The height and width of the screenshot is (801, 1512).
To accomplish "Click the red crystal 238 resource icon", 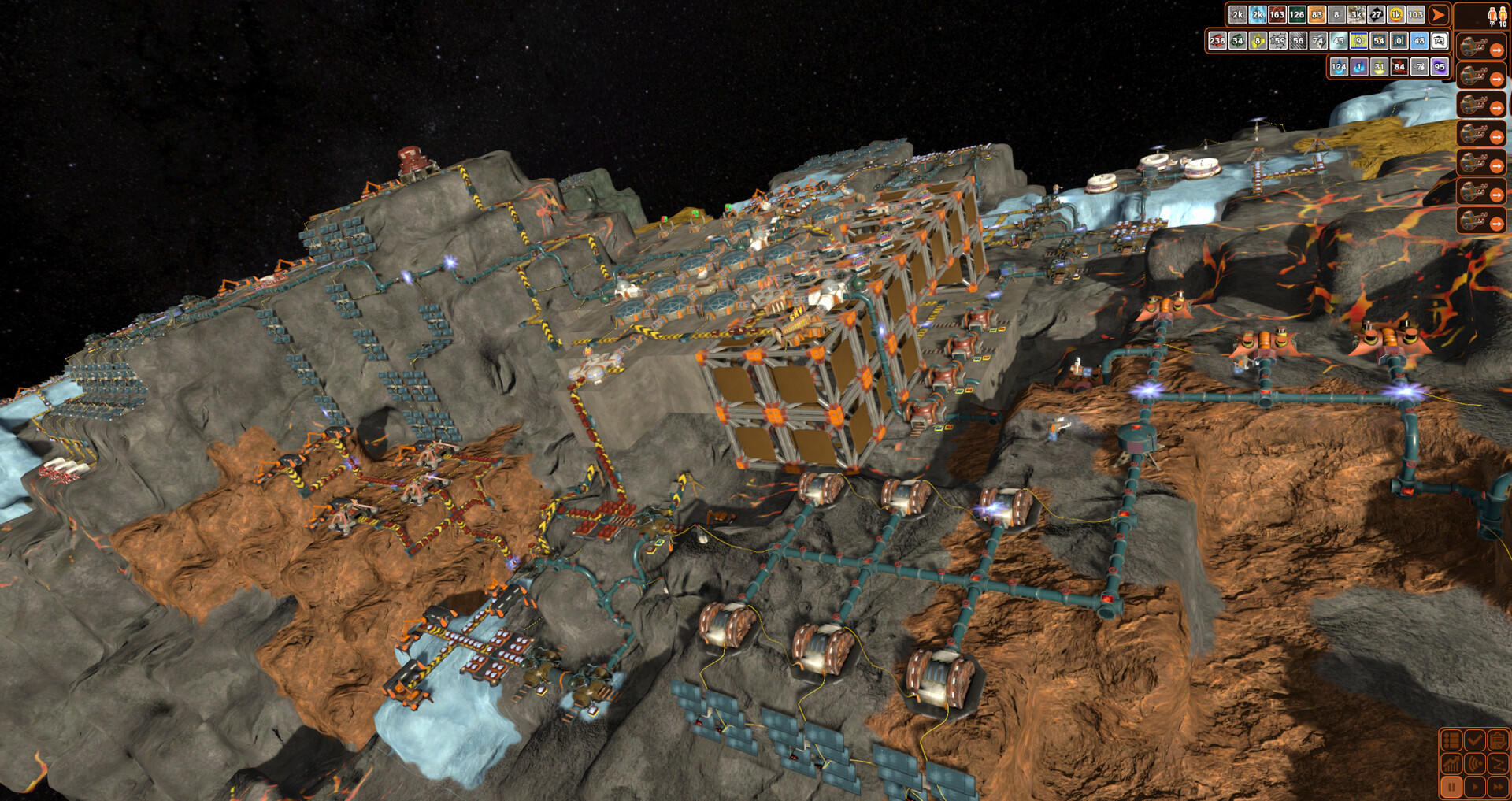I will pyautogui.click(x=1217, y=40).
